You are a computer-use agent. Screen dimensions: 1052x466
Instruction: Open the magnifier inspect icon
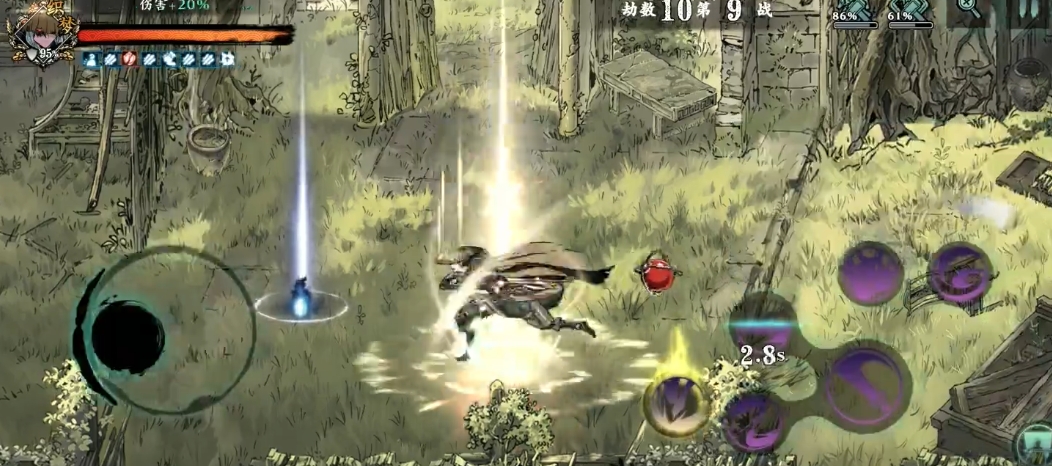coord(968,8)
